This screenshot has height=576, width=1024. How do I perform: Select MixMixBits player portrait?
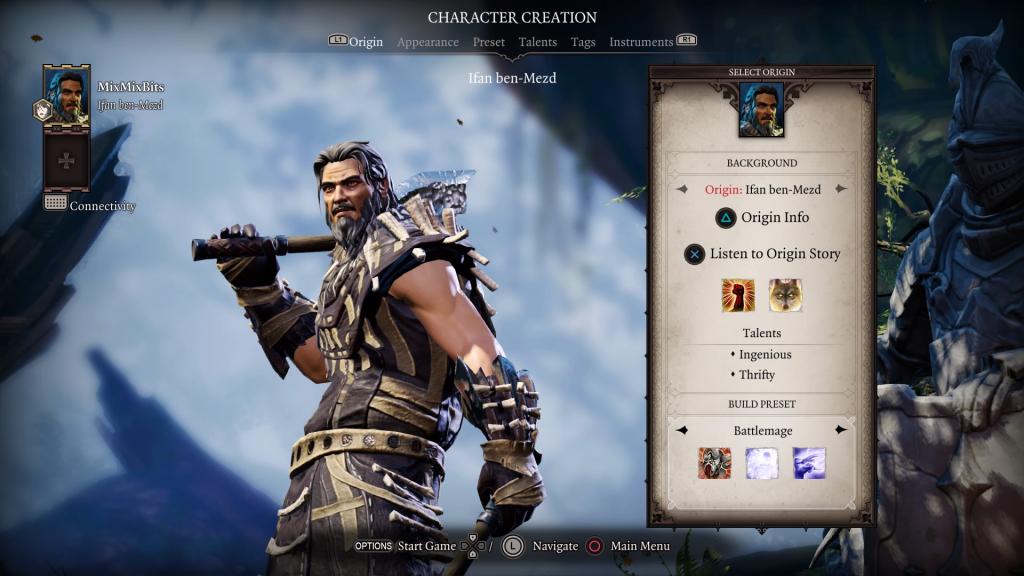[66, 96]
